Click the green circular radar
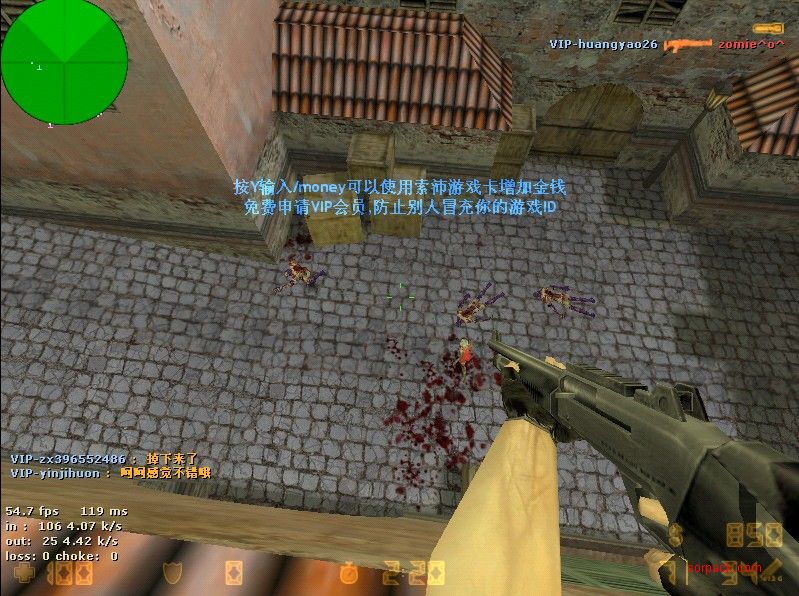Viewport: 799px width, 596px height. (x=64, y=61)
